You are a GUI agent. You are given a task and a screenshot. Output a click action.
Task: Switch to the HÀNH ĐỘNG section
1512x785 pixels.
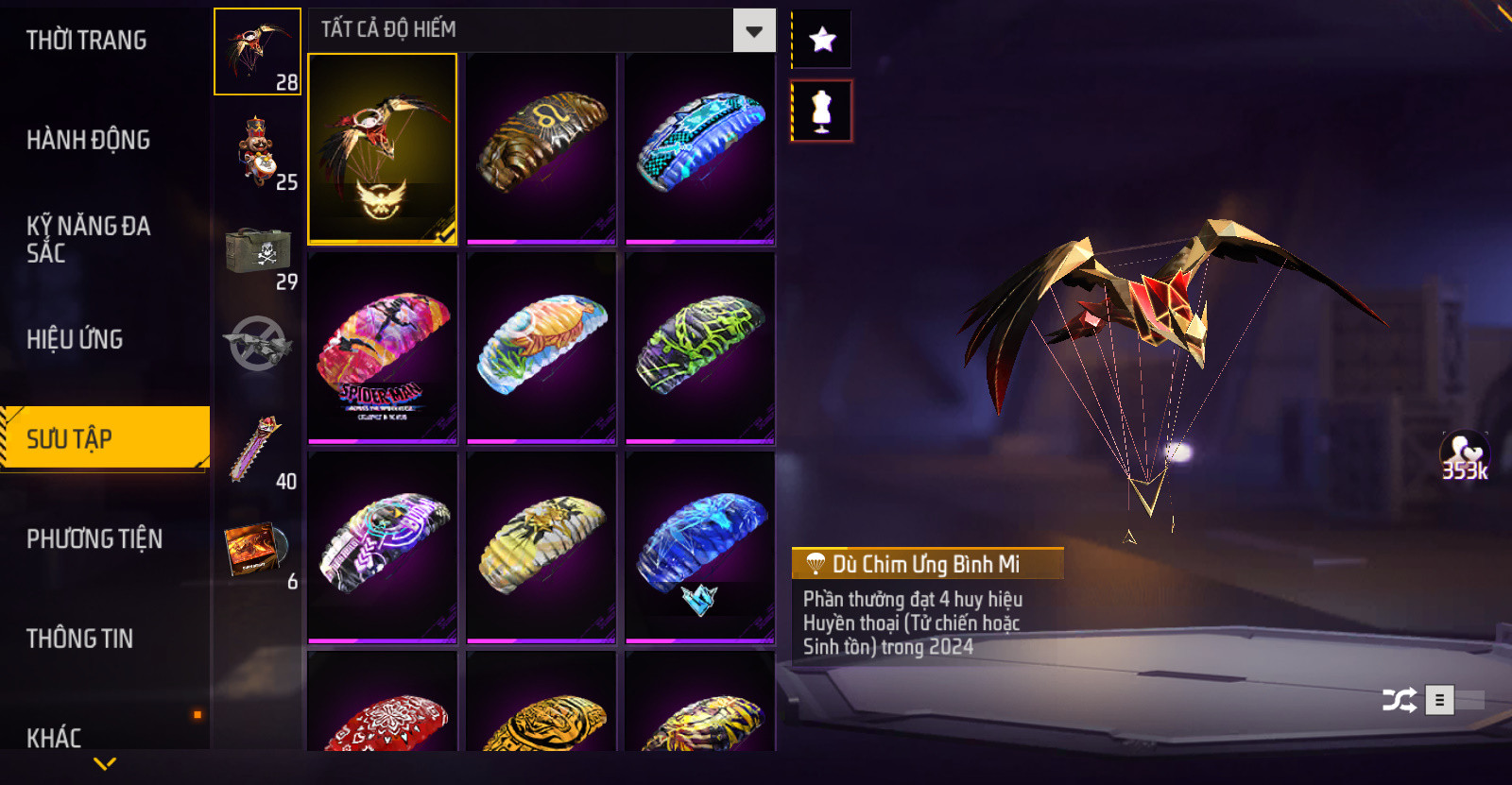pos(88,140)
